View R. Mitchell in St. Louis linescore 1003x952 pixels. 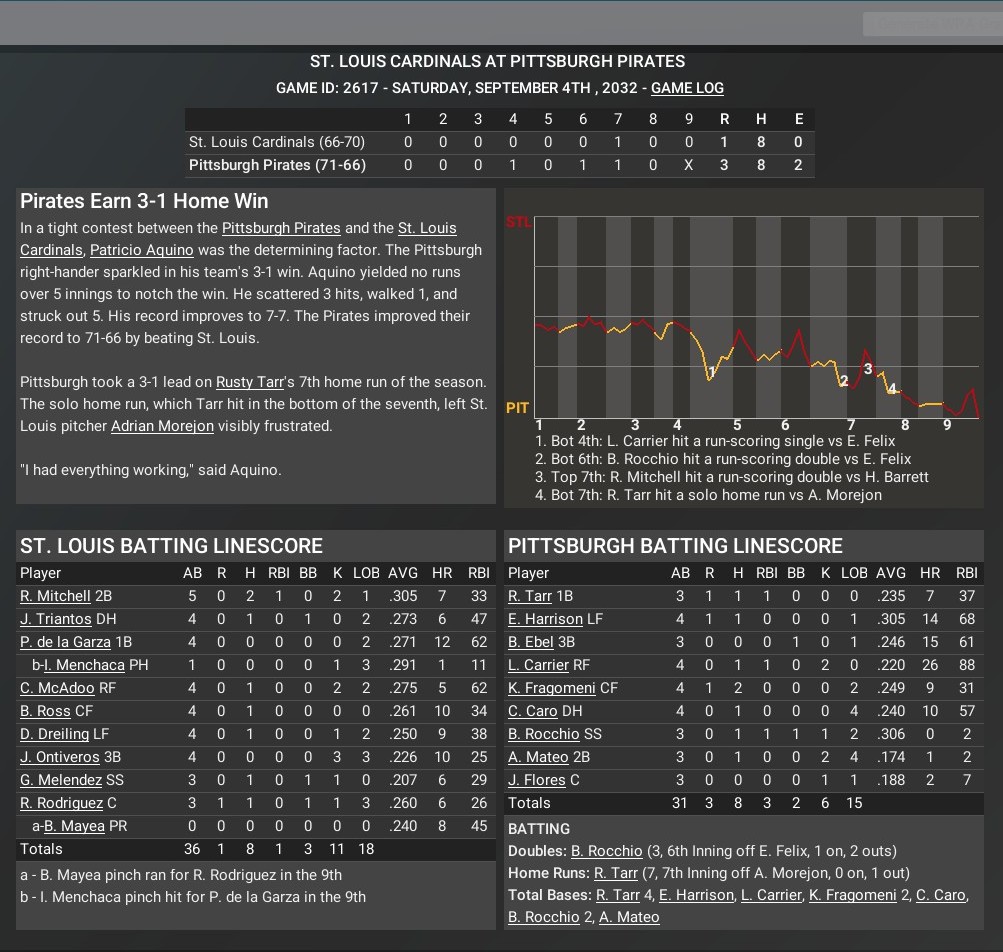[x=55, y=596]
